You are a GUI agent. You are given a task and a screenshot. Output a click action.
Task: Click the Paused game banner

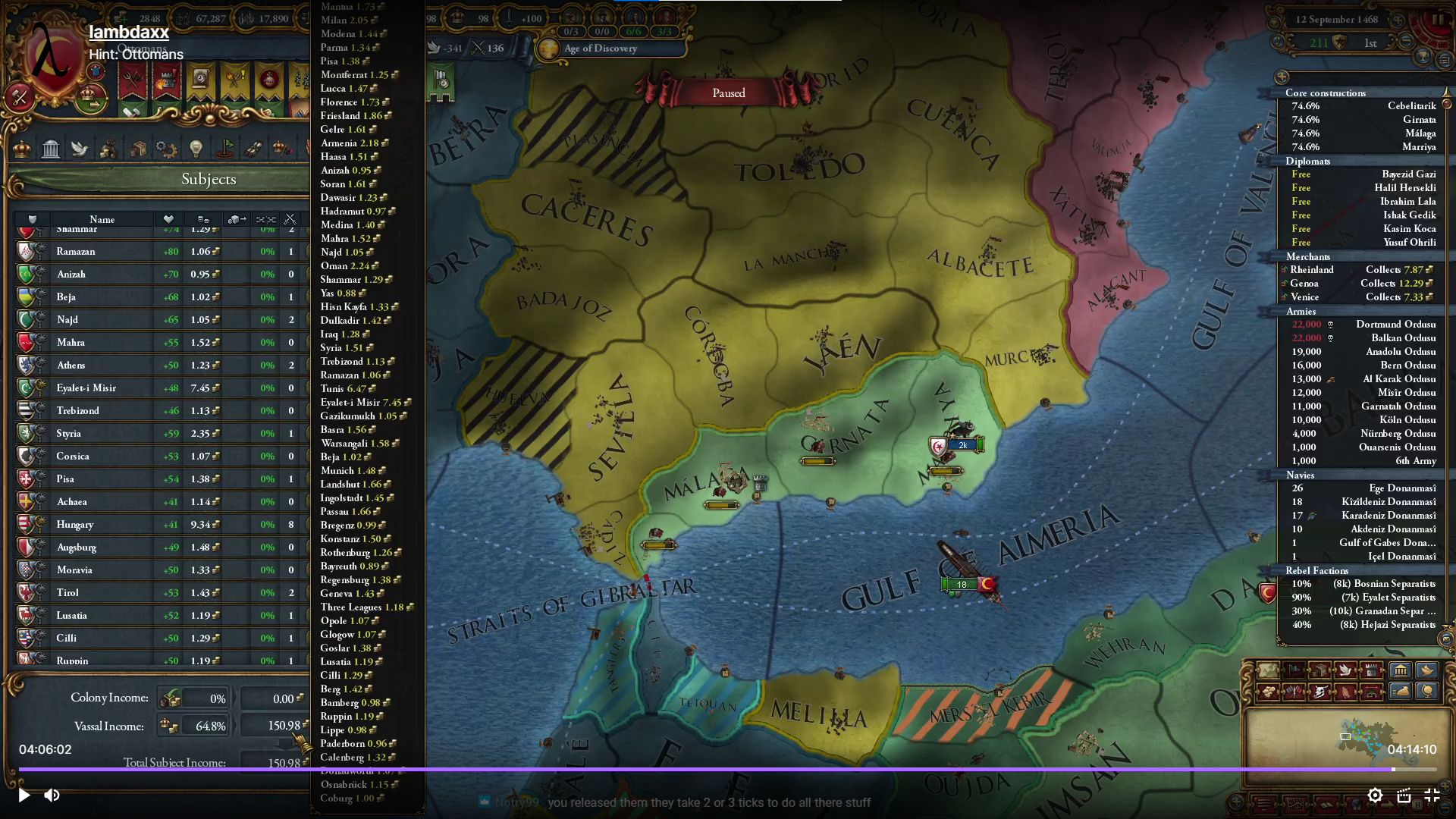[728, 93]
